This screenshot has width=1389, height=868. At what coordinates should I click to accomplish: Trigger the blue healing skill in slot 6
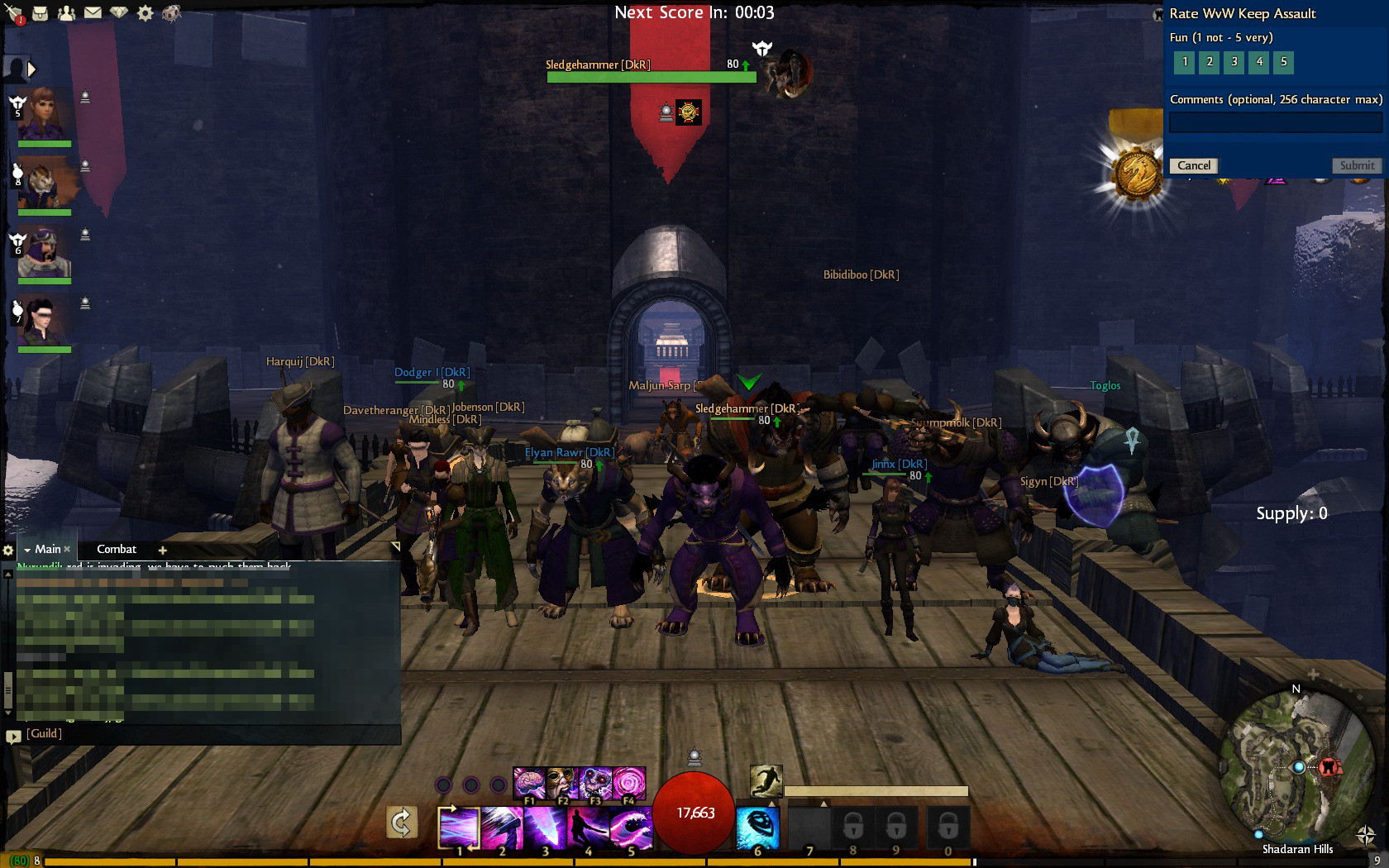click(757, 828)
